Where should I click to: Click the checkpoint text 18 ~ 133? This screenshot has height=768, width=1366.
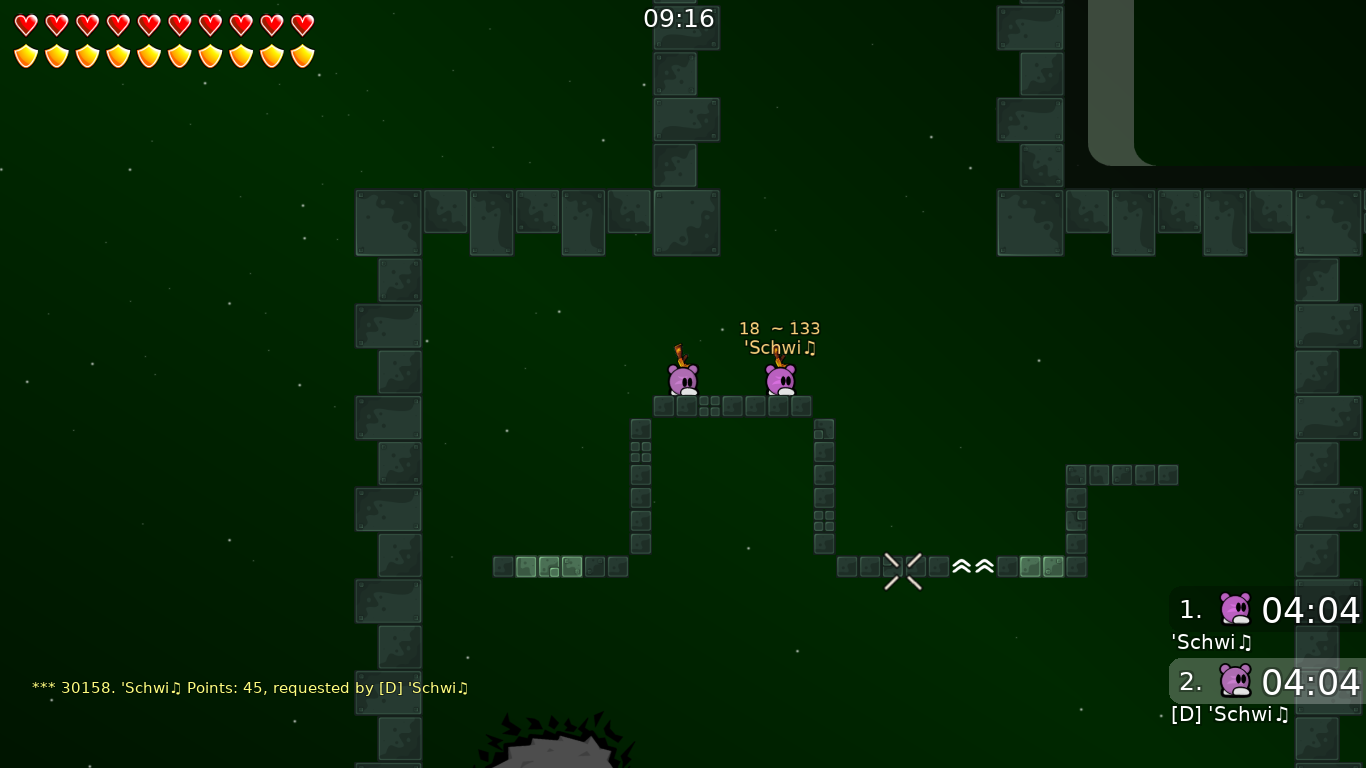(x=779, y=328)
